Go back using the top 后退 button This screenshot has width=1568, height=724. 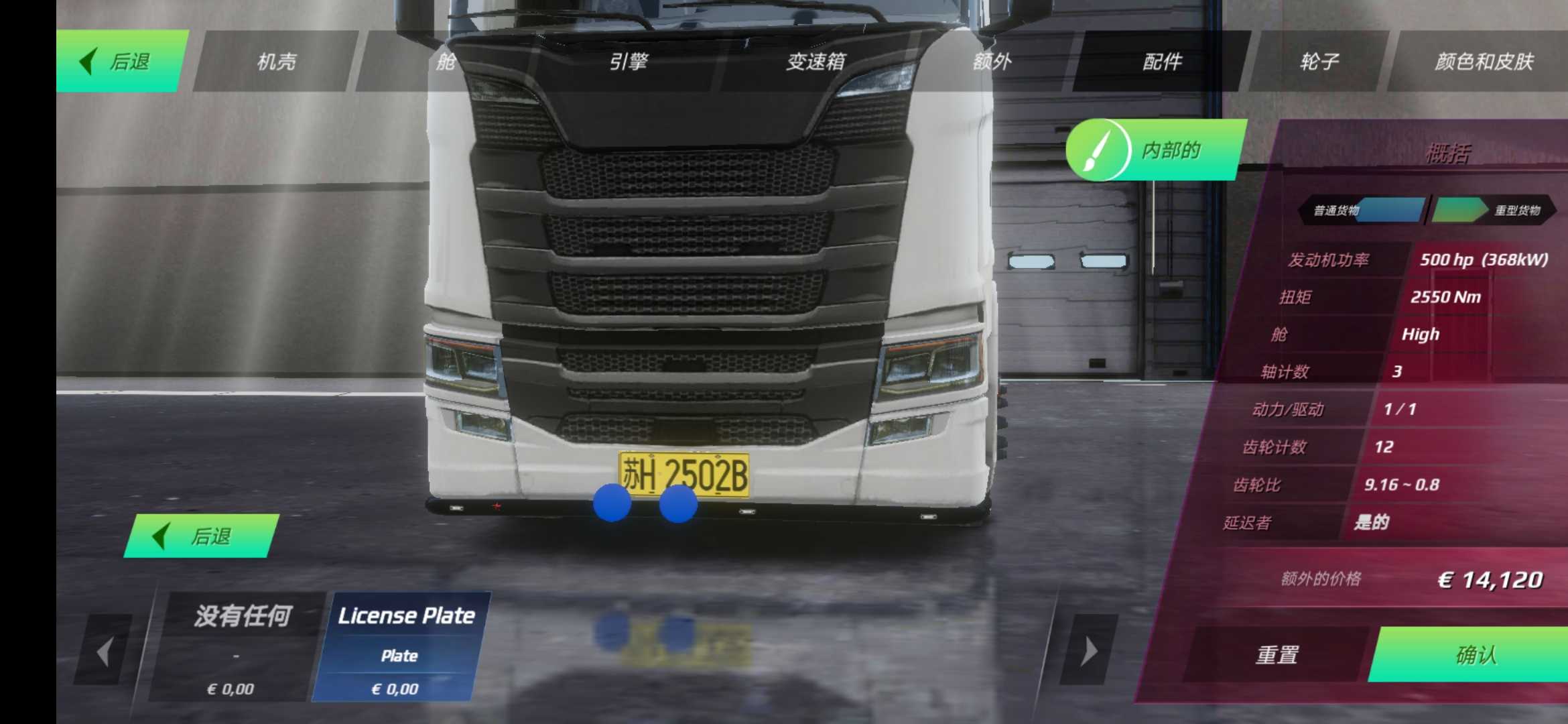pos(119,62)
